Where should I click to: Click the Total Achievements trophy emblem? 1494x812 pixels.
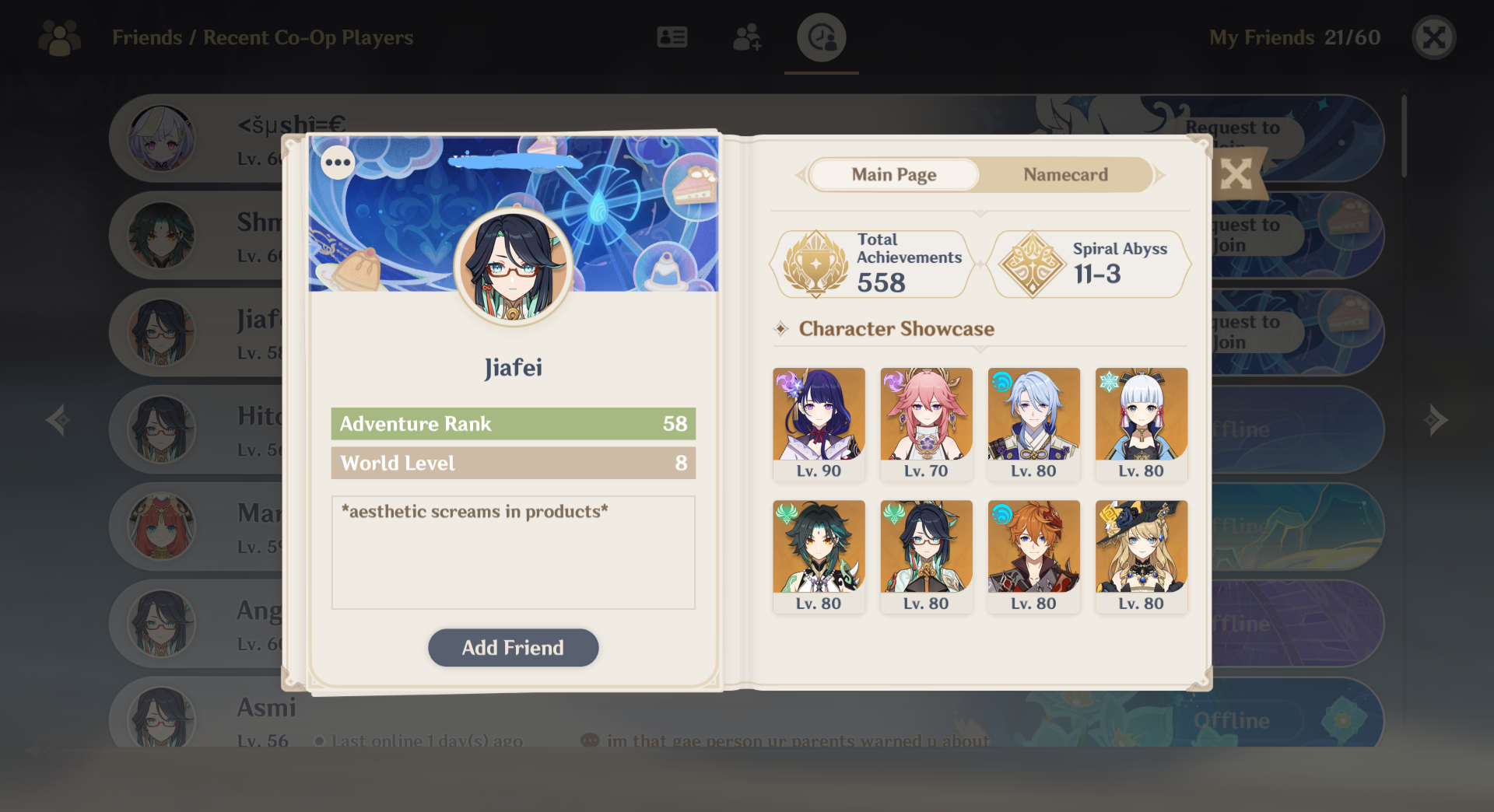click(815, 264)
